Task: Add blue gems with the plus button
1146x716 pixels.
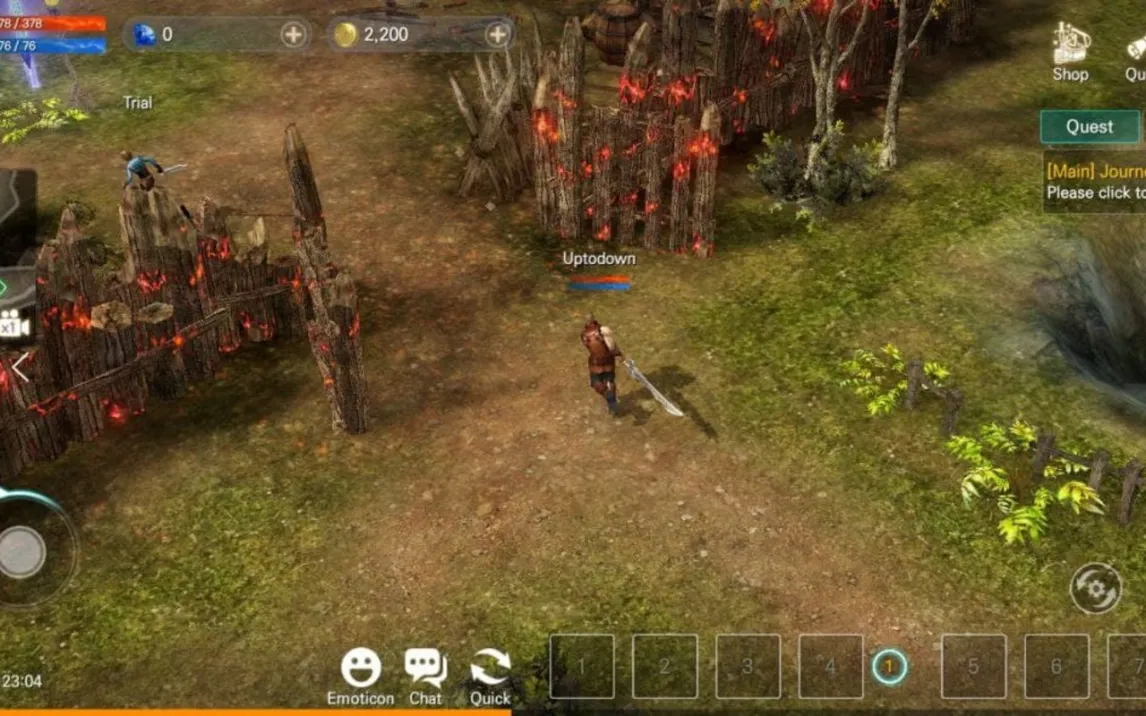Action: [x=293, y=35]
